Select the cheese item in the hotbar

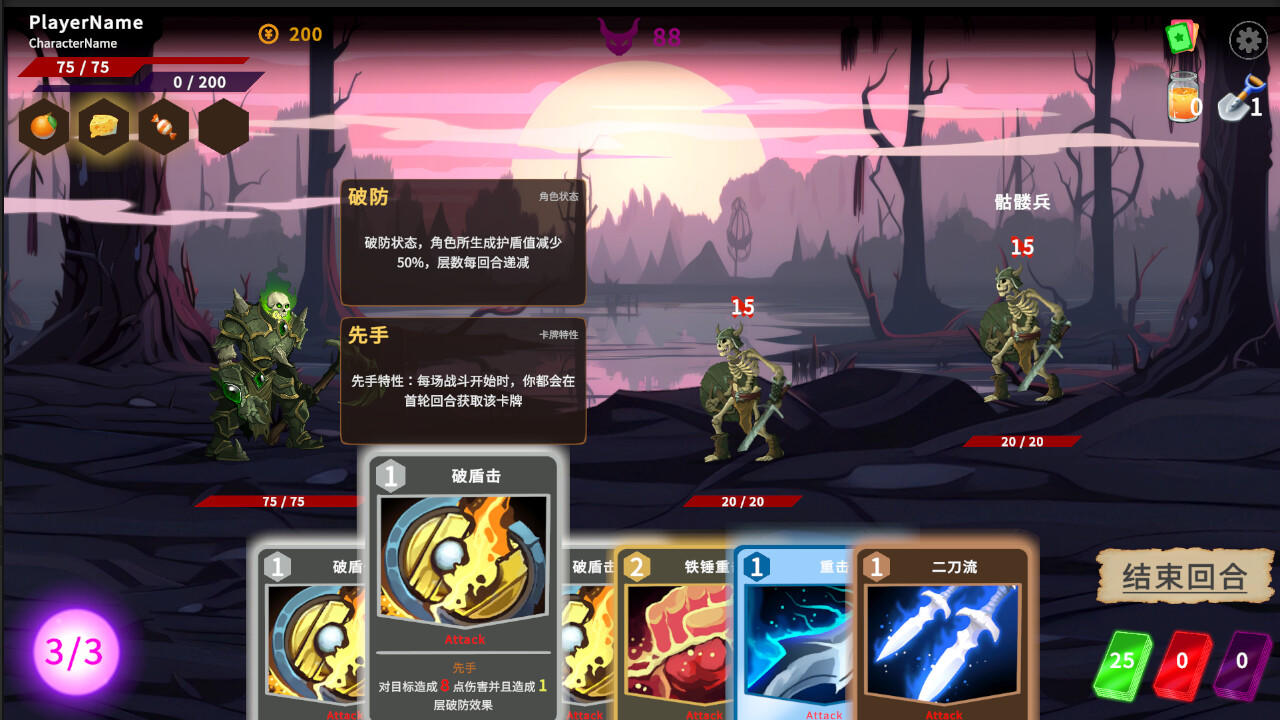pos(103,125)
